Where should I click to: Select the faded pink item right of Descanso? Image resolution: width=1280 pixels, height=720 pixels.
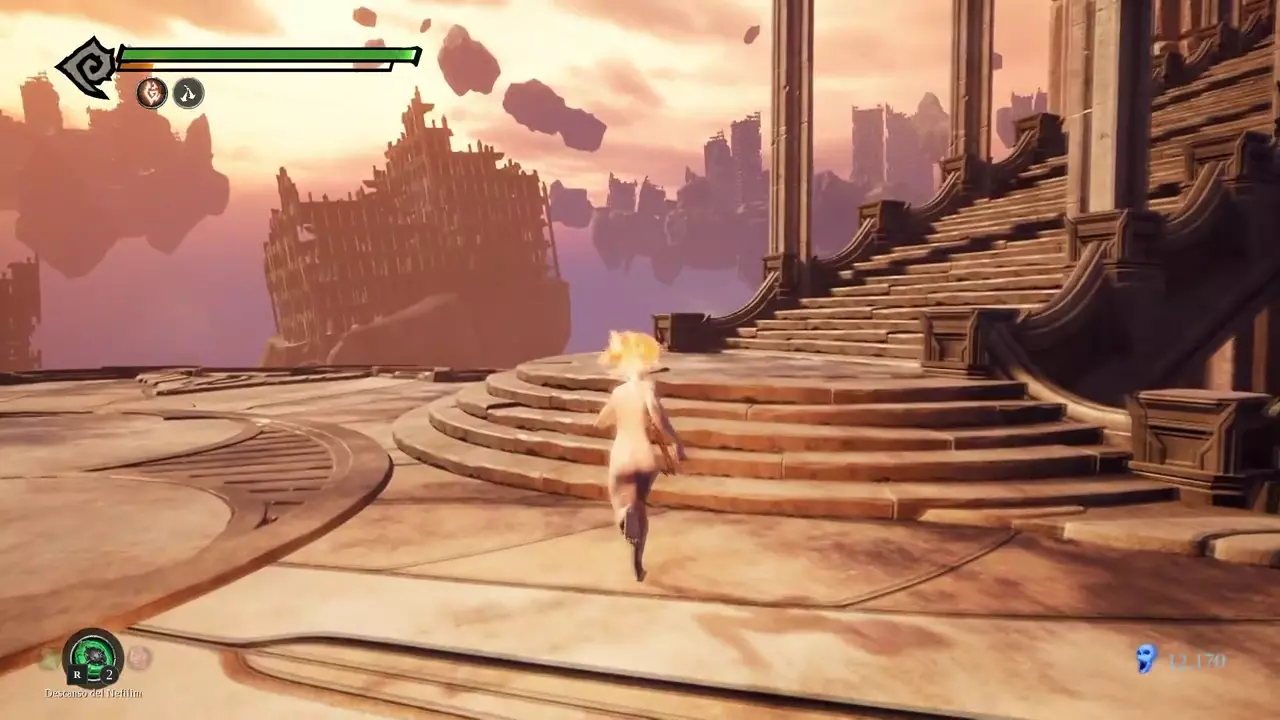tap(139, 658)
